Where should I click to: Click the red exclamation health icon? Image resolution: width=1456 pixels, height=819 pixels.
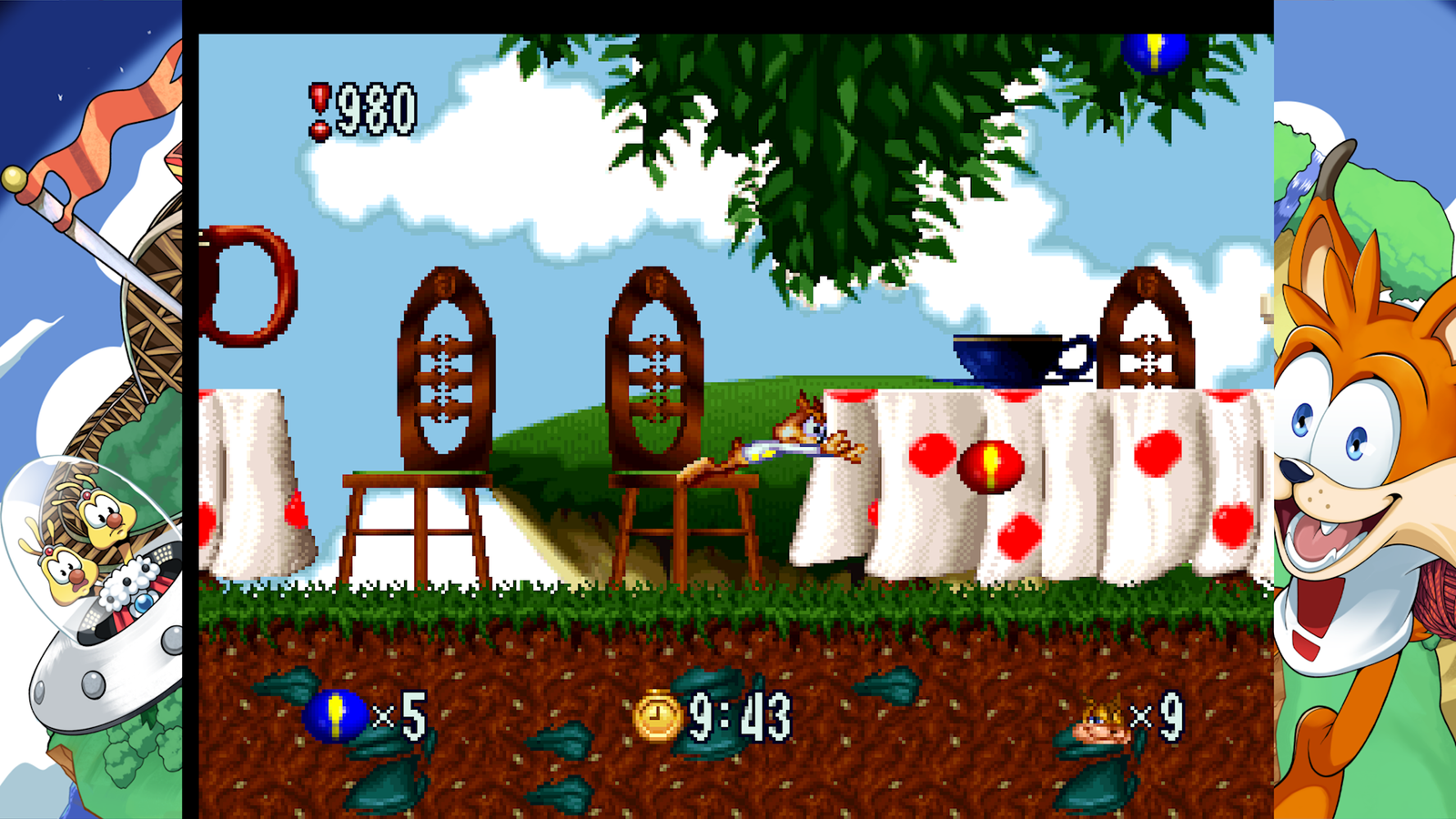point(319,106)
